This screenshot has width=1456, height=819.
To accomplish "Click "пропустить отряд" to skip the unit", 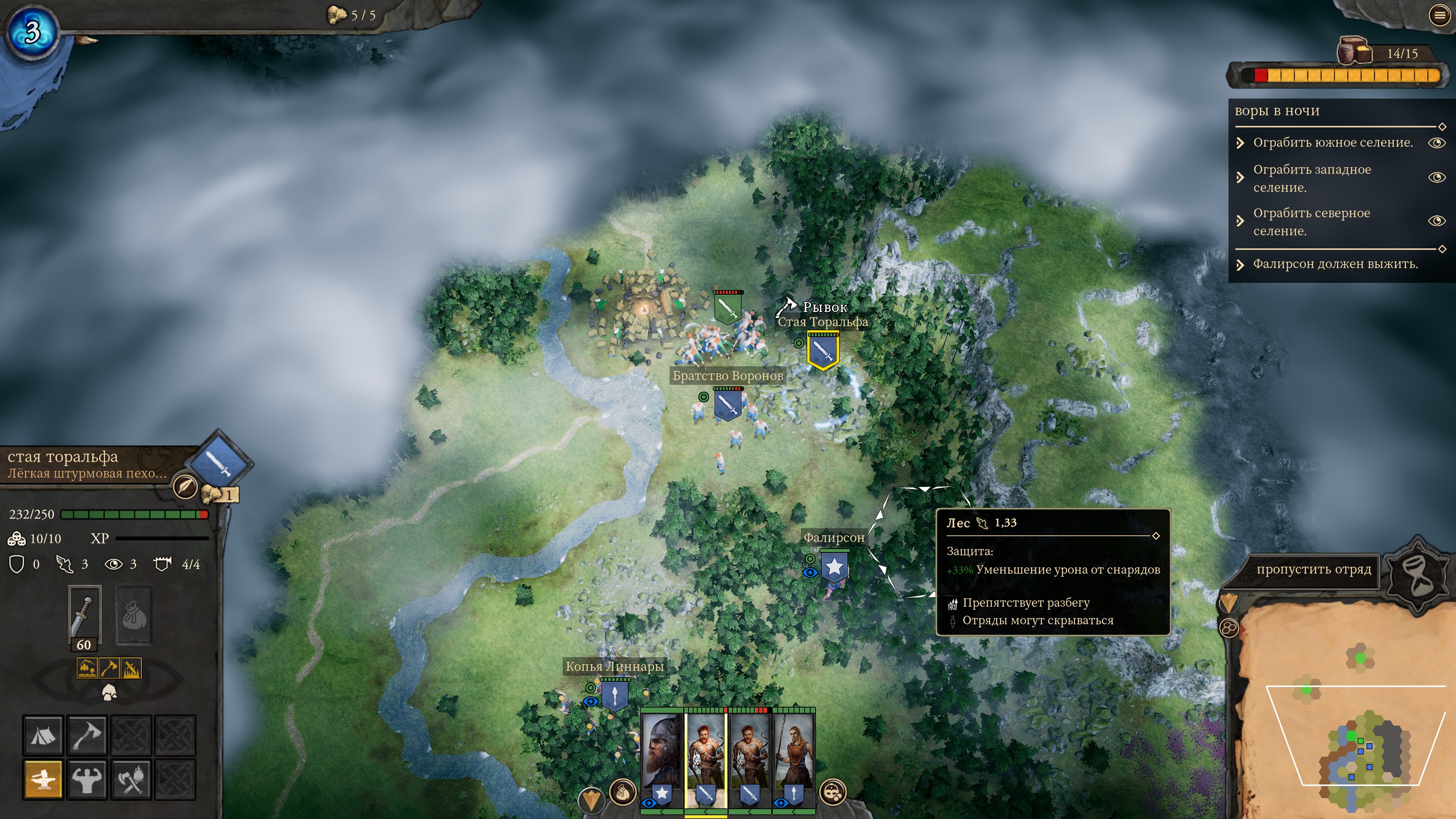I will 1313,570.
